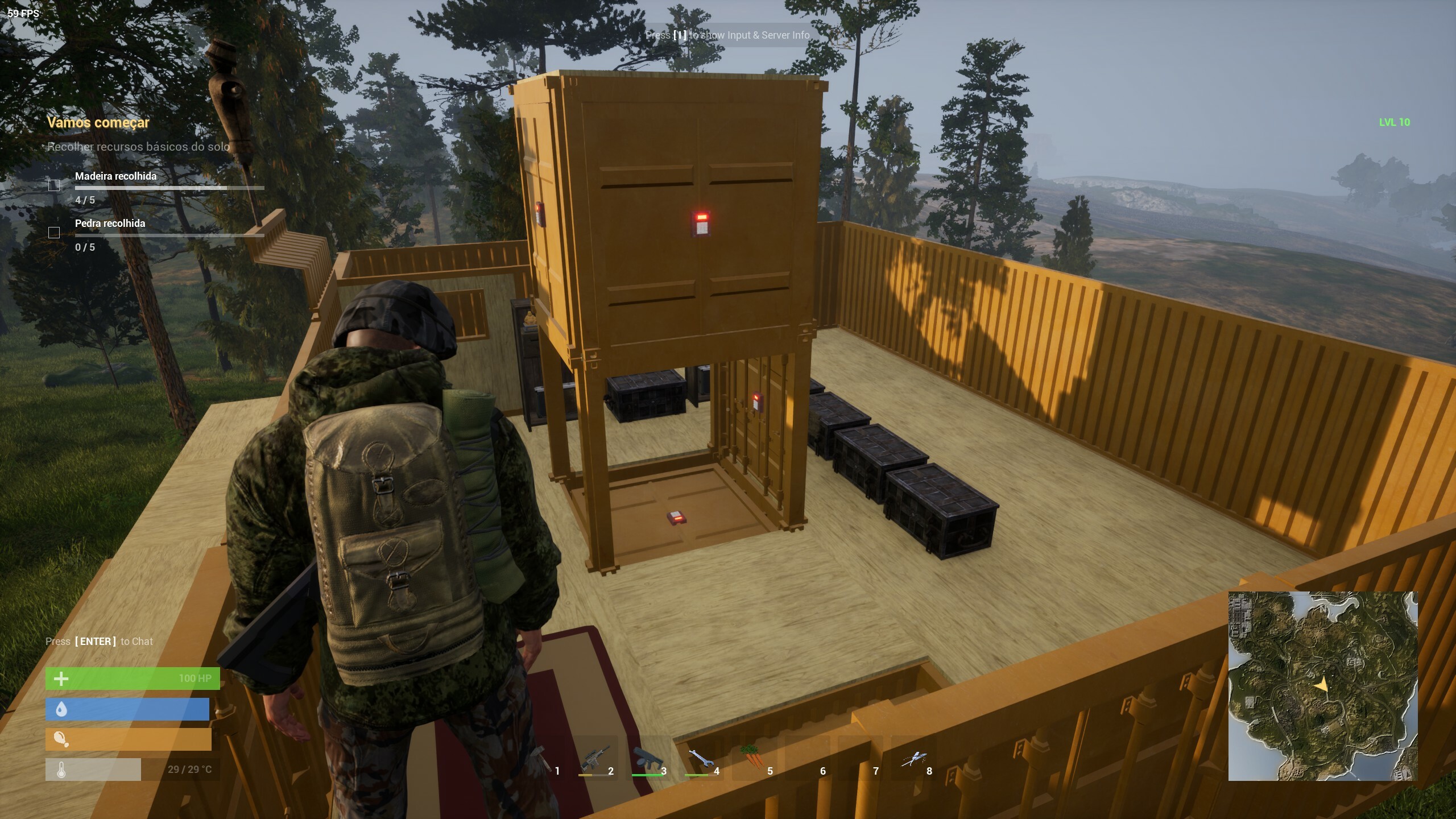Click the thermometer temperature icon
1456x819 pixels.
point(63,770)
